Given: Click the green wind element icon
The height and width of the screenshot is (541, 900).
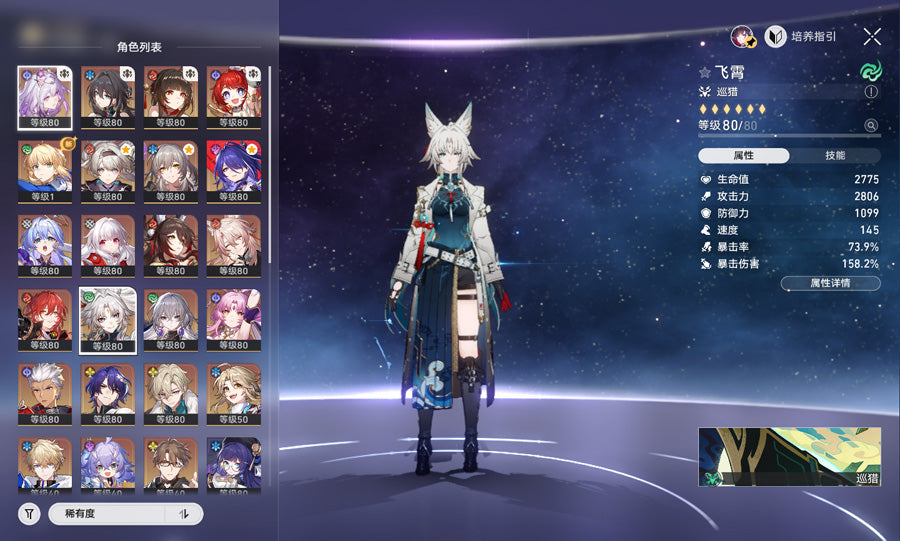Looking at the screenshot, I should [x=870, y=72].
